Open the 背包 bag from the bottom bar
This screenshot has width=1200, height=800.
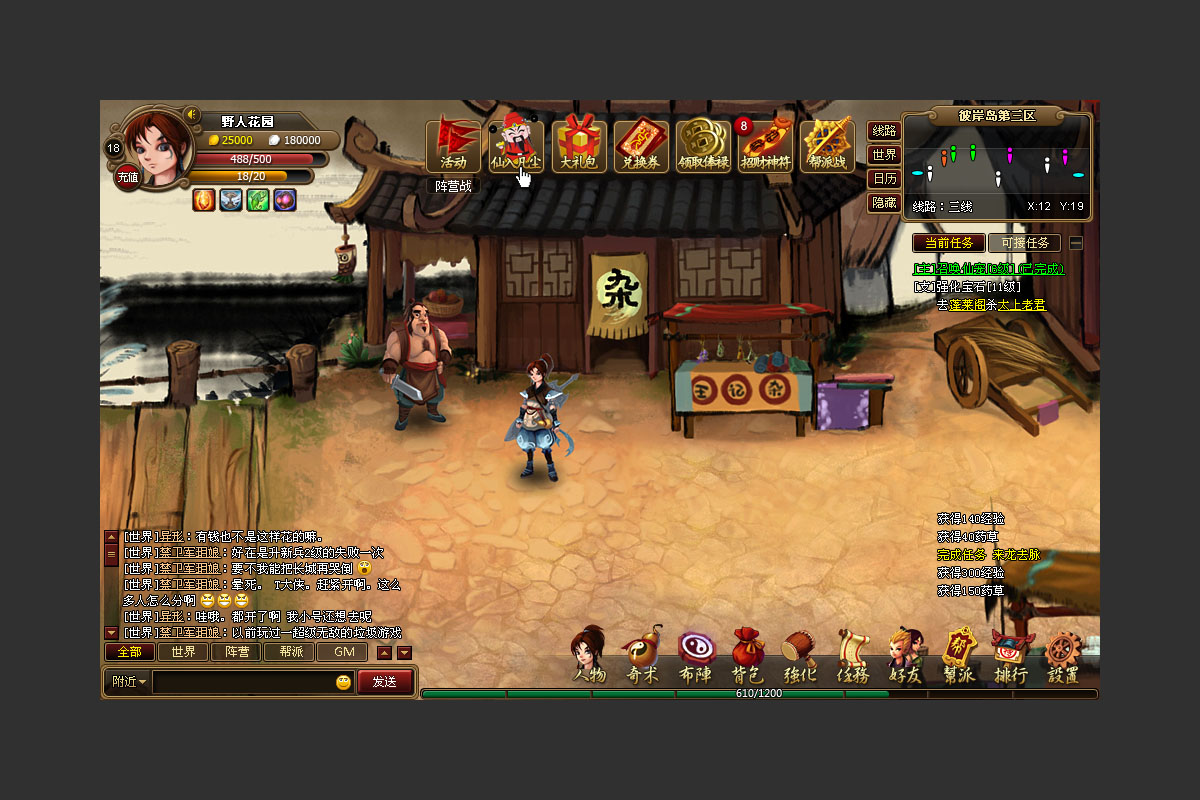pos(747,658)
